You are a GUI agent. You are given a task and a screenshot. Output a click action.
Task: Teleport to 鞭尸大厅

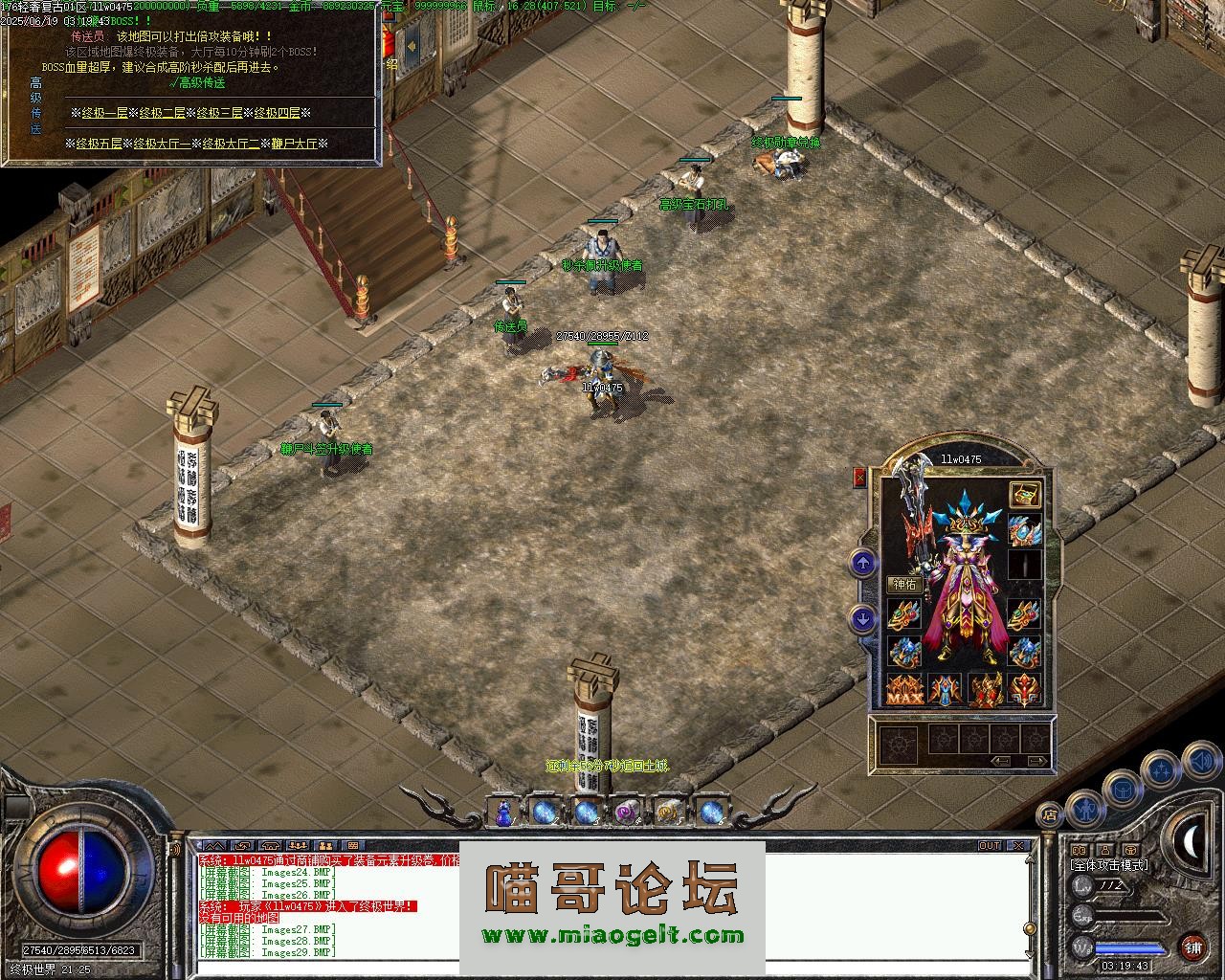point(294,144)
